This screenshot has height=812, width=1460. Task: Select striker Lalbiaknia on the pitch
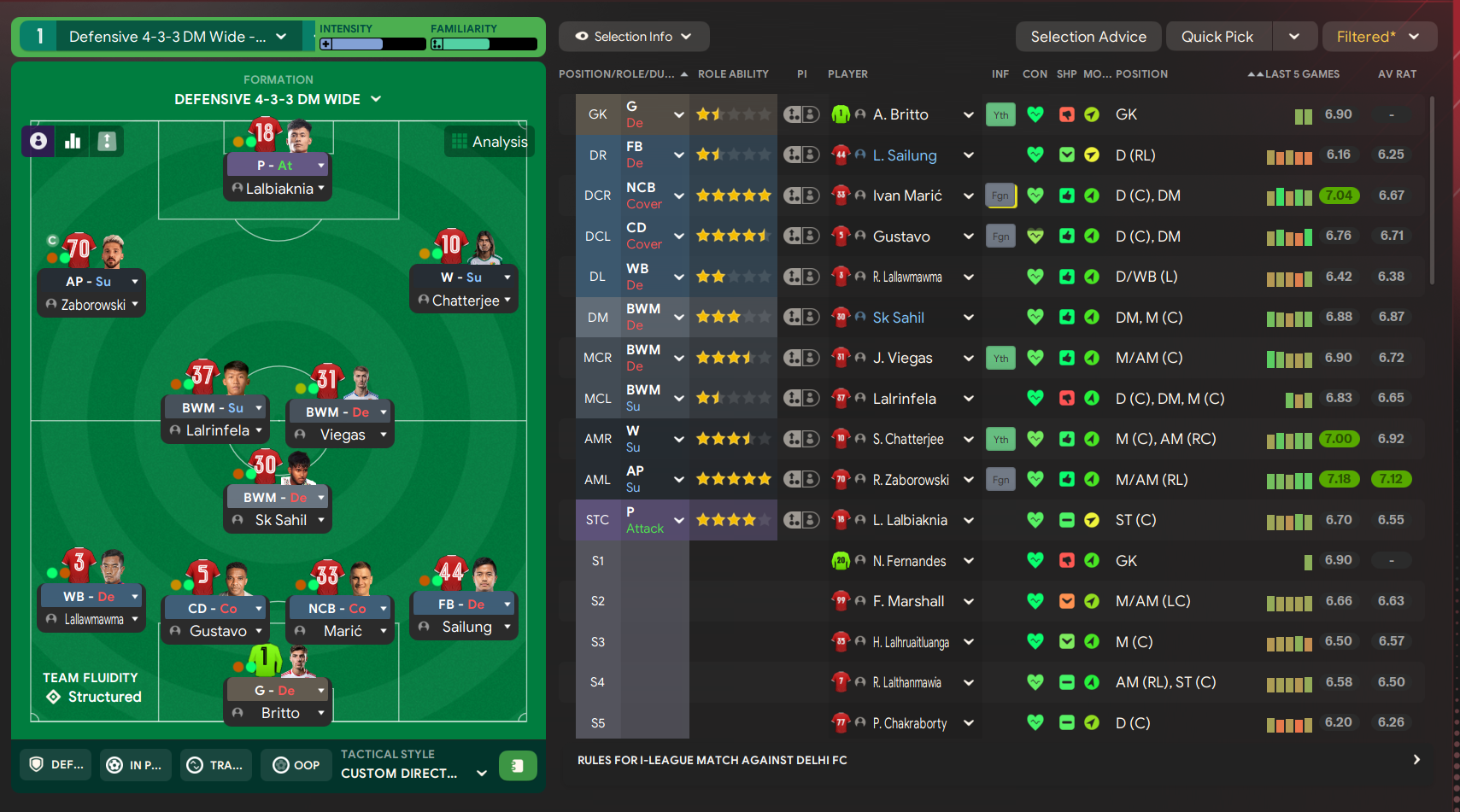click(279, 189)
